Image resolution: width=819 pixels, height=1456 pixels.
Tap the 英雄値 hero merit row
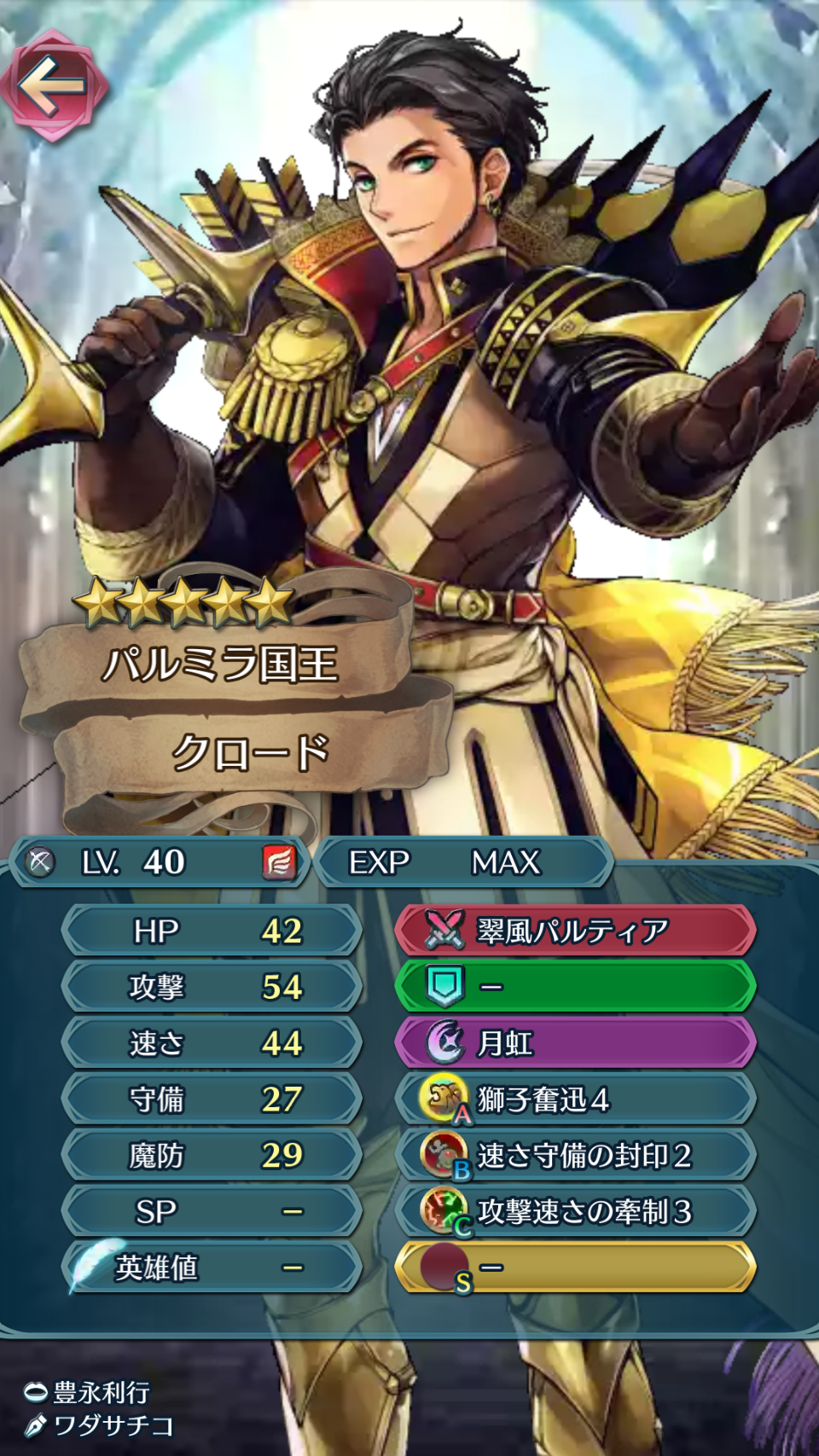click(212, 1268)
